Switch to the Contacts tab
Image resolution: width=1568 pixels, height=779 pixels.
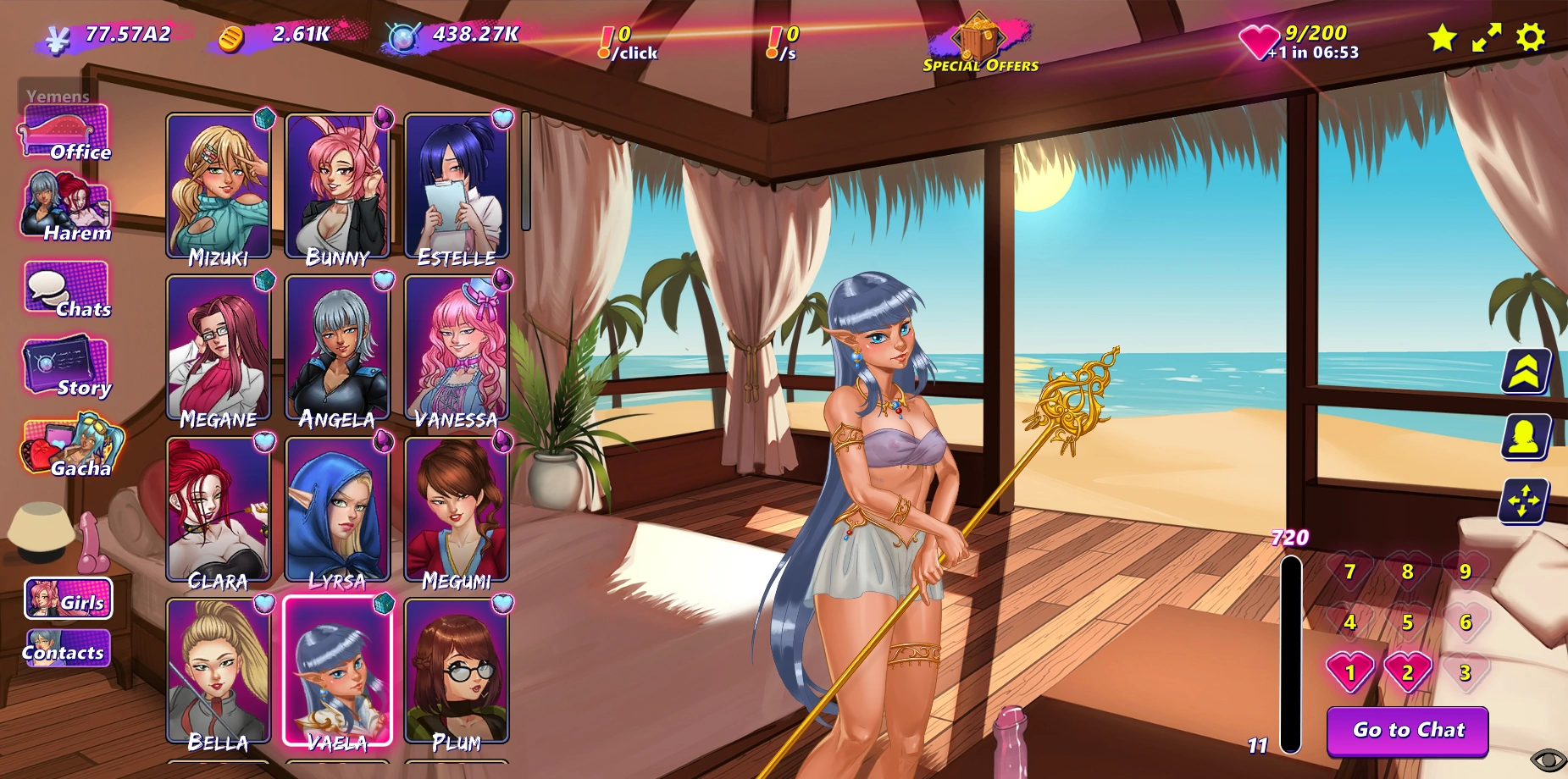(67, 650)
